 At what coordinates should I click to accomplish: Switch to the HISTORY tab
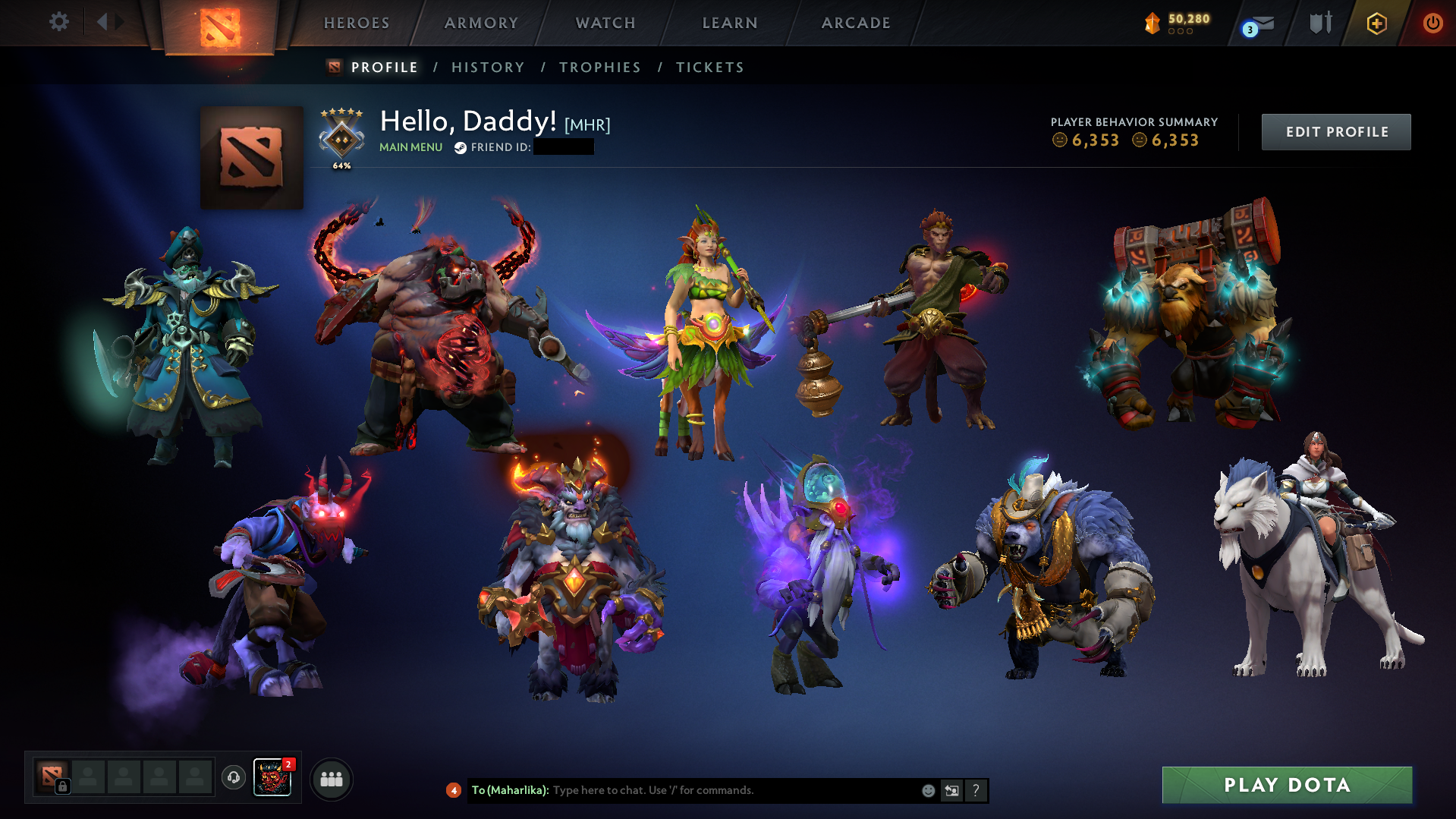point(488,67)
